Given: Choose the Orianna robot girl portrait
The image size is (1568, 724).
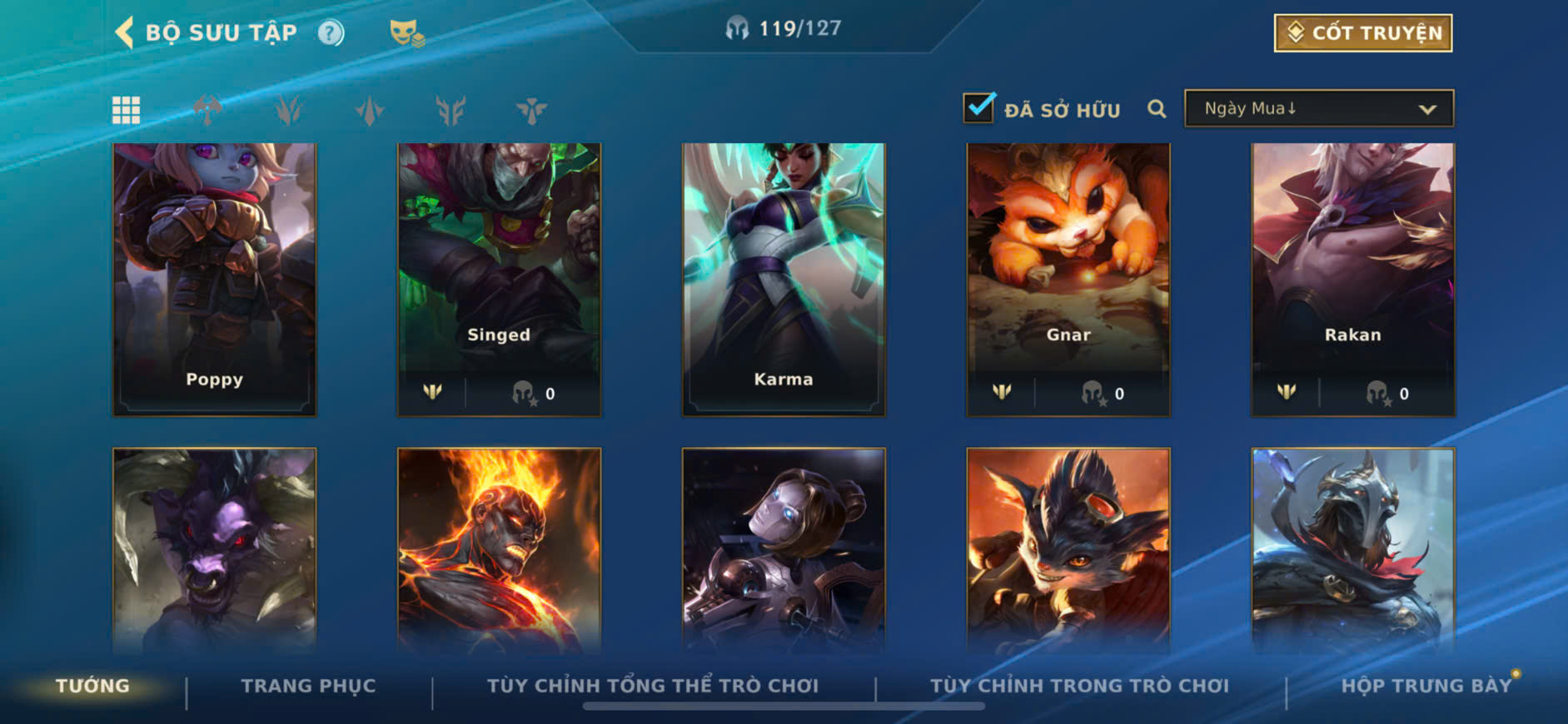Looking at the screenshot, I should [x=784, y=549].
